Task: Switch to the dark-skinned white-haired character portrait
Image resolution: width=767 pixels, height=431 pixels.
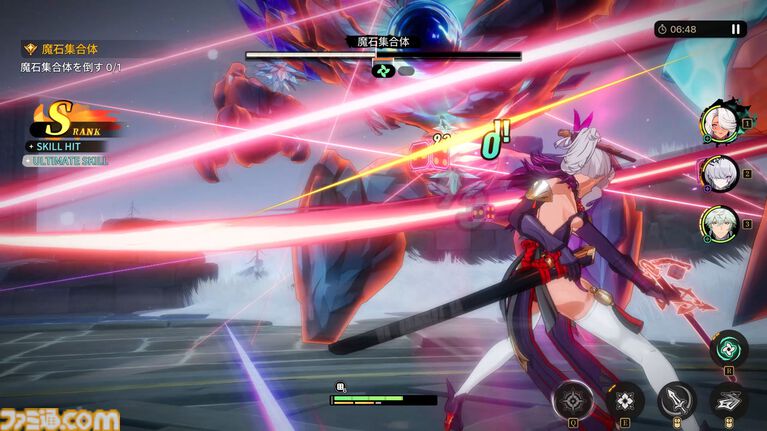Action: pos(718,122)
